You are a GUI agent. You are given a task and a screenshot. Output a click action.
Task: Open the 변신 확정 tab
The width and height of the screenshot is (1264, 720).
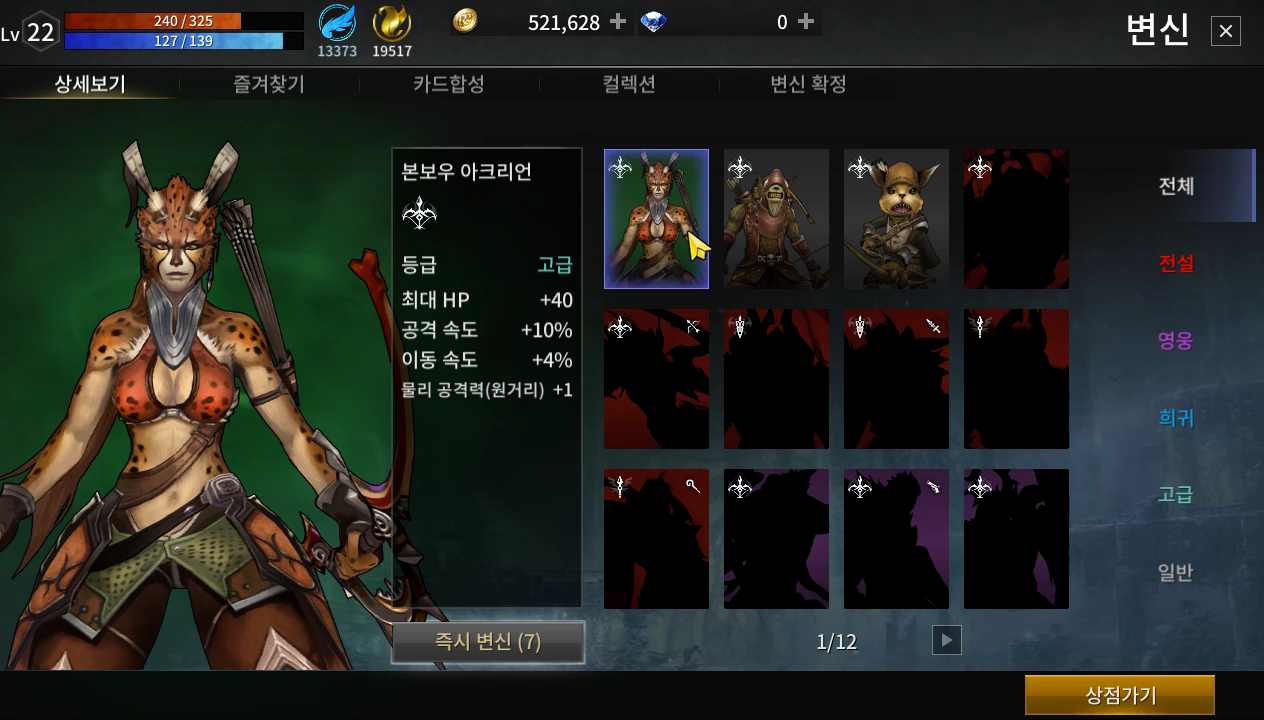pyautogui.click(x=808, y=84)
